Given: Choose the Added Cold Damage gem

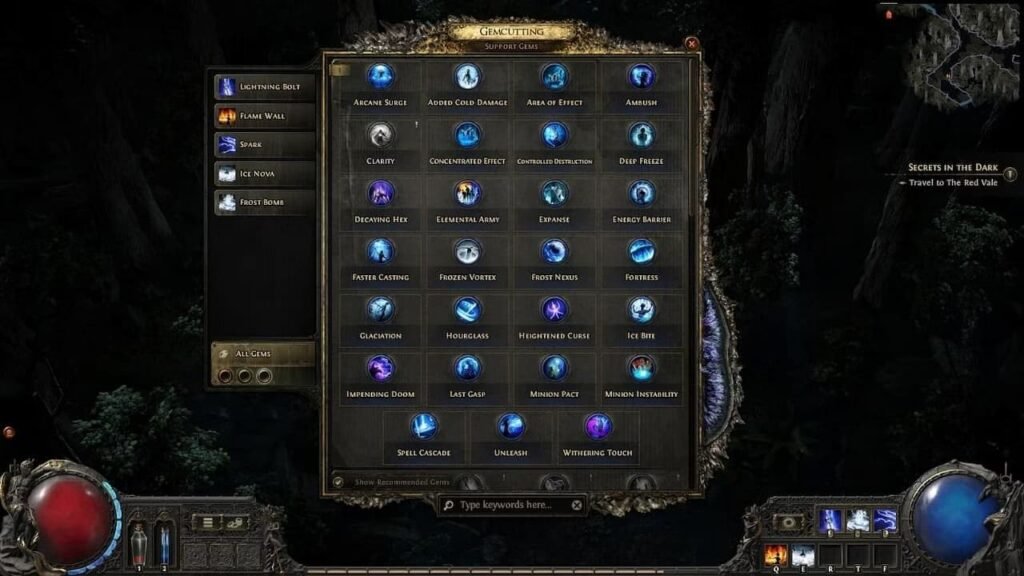Looking at the screenshot, I should [468, 78].
